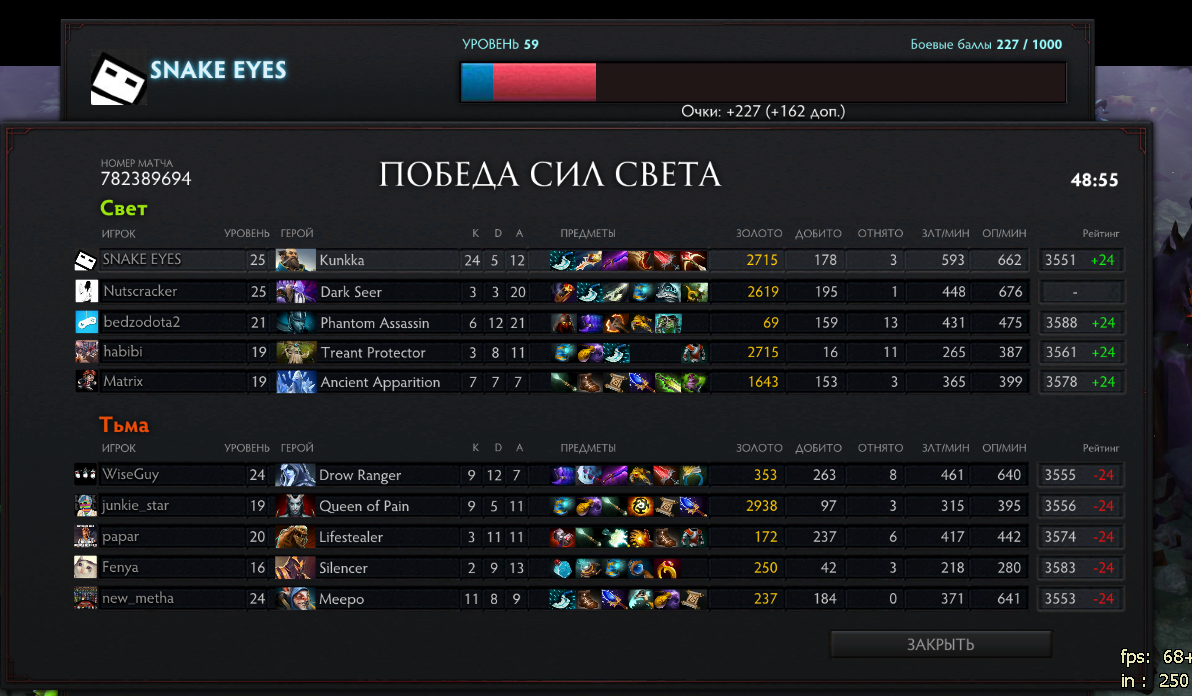The height and width of the screenshot is (696, 1192).
Task: Click the Kunkka hero portrait
Action: [295, 260]
